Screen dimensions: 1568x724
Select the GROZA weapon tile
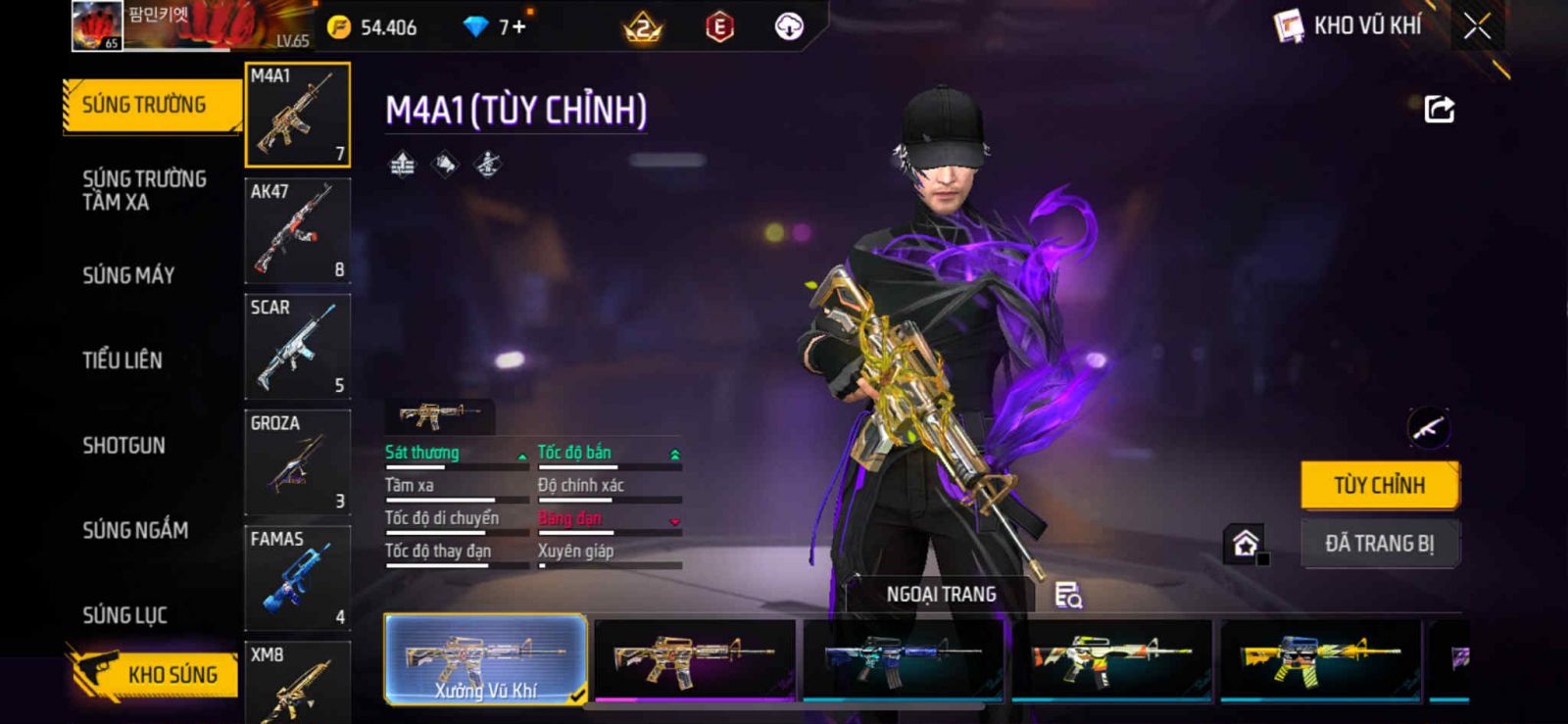(x=297, y=461)
